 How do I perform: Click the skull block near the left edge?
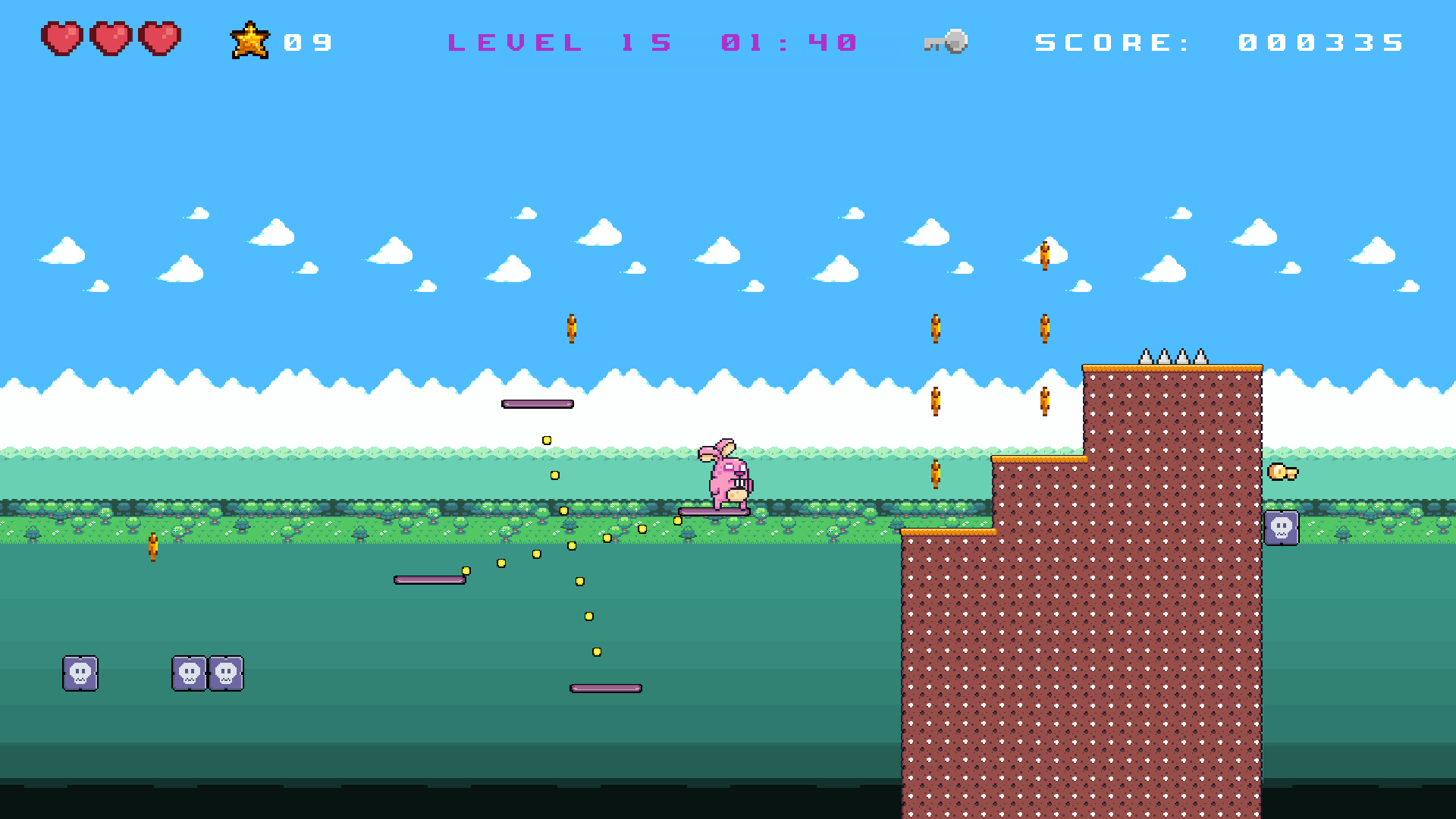[80, 673]
